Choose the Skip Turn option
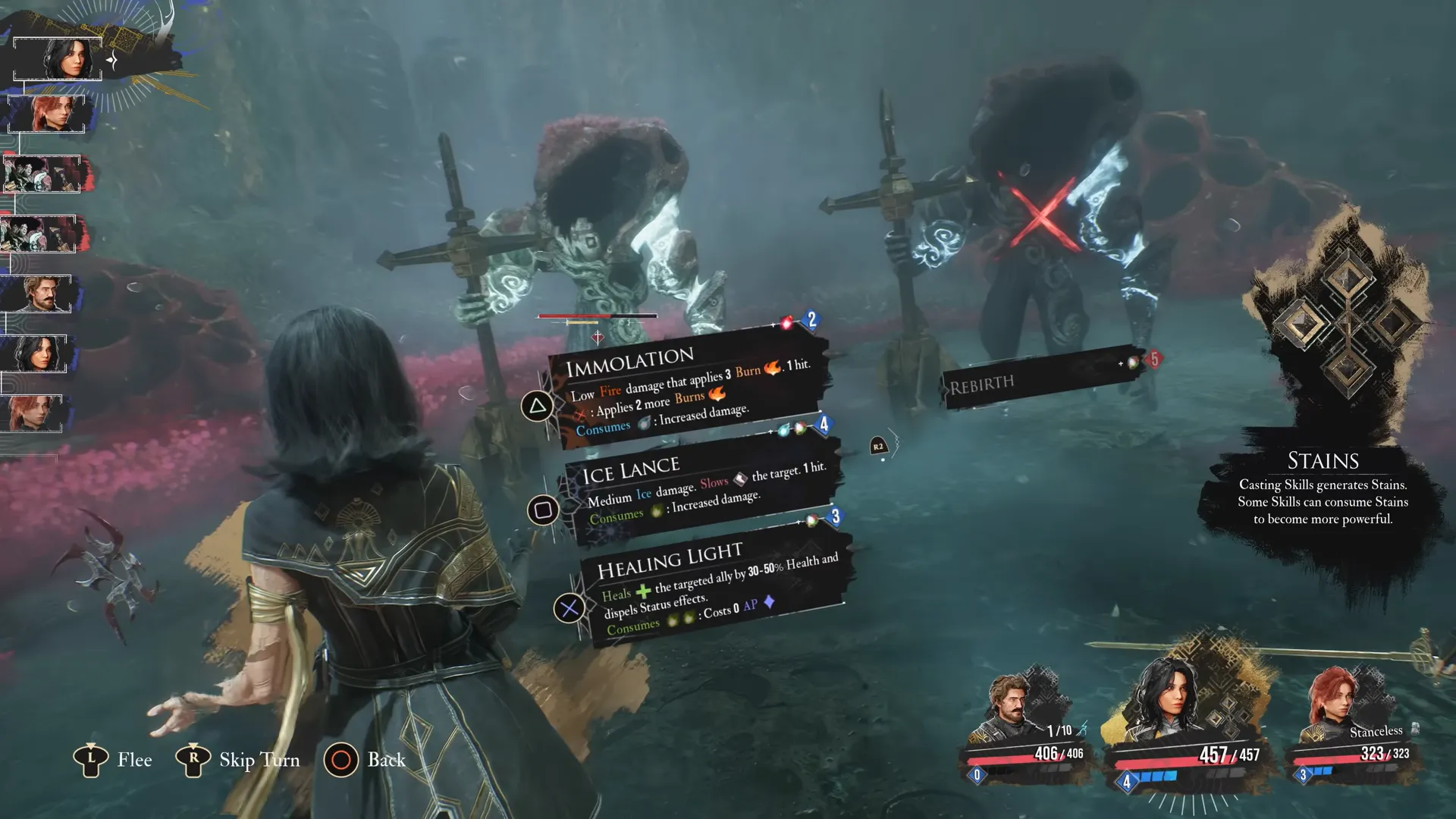The image size is (1456, 819). (239, 760)
